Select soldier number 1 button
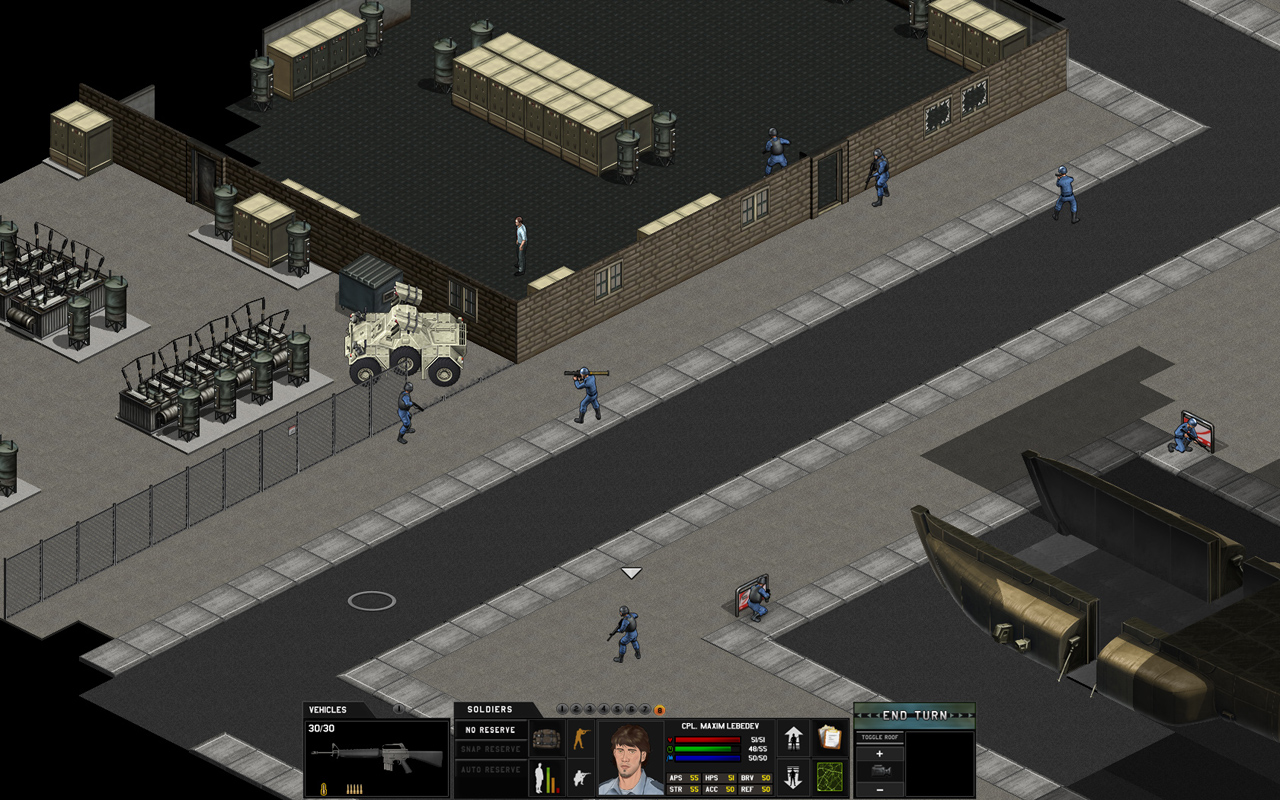 coord(563,707)
